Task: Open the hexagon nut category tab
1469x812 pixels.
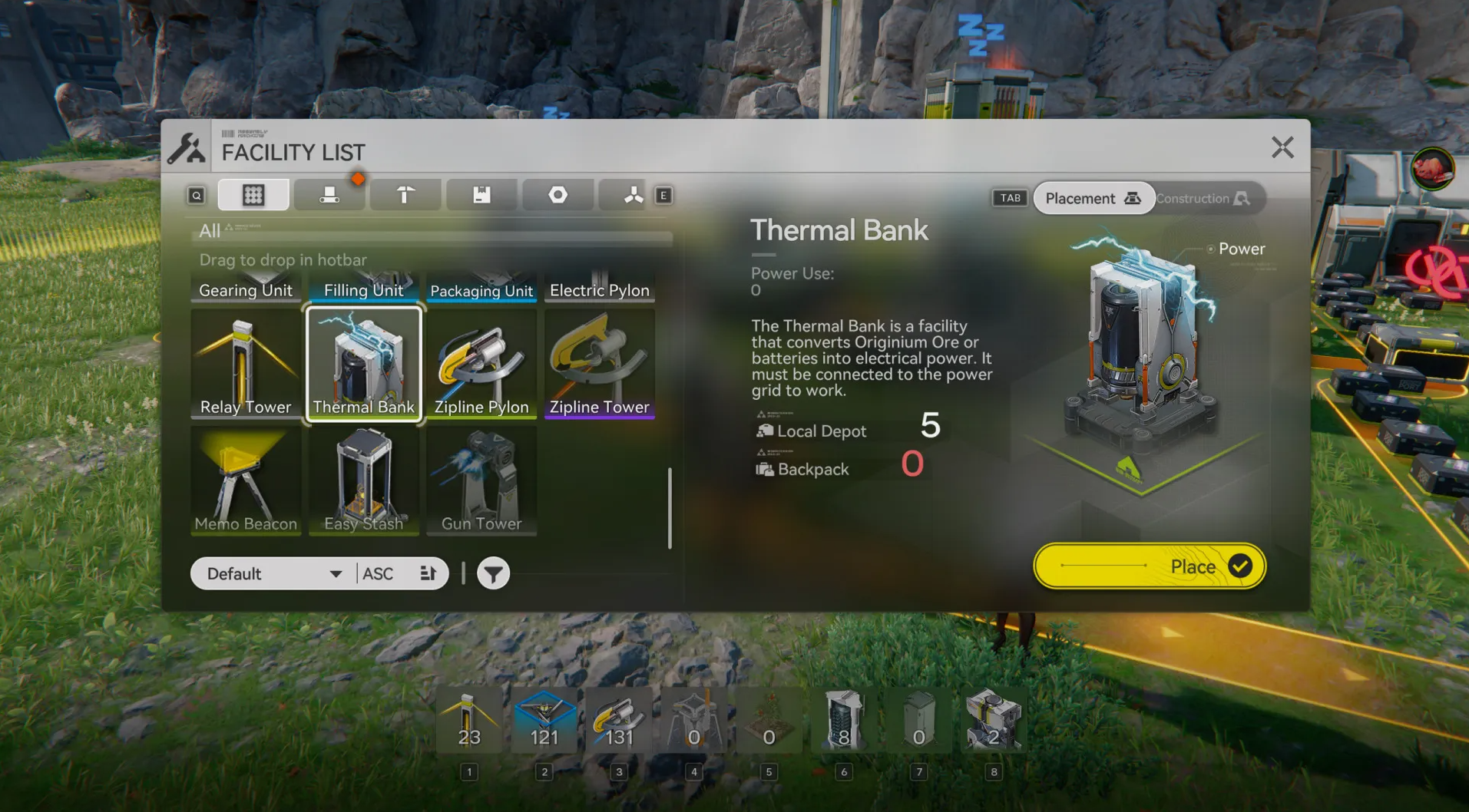Action: click(557, 195)
